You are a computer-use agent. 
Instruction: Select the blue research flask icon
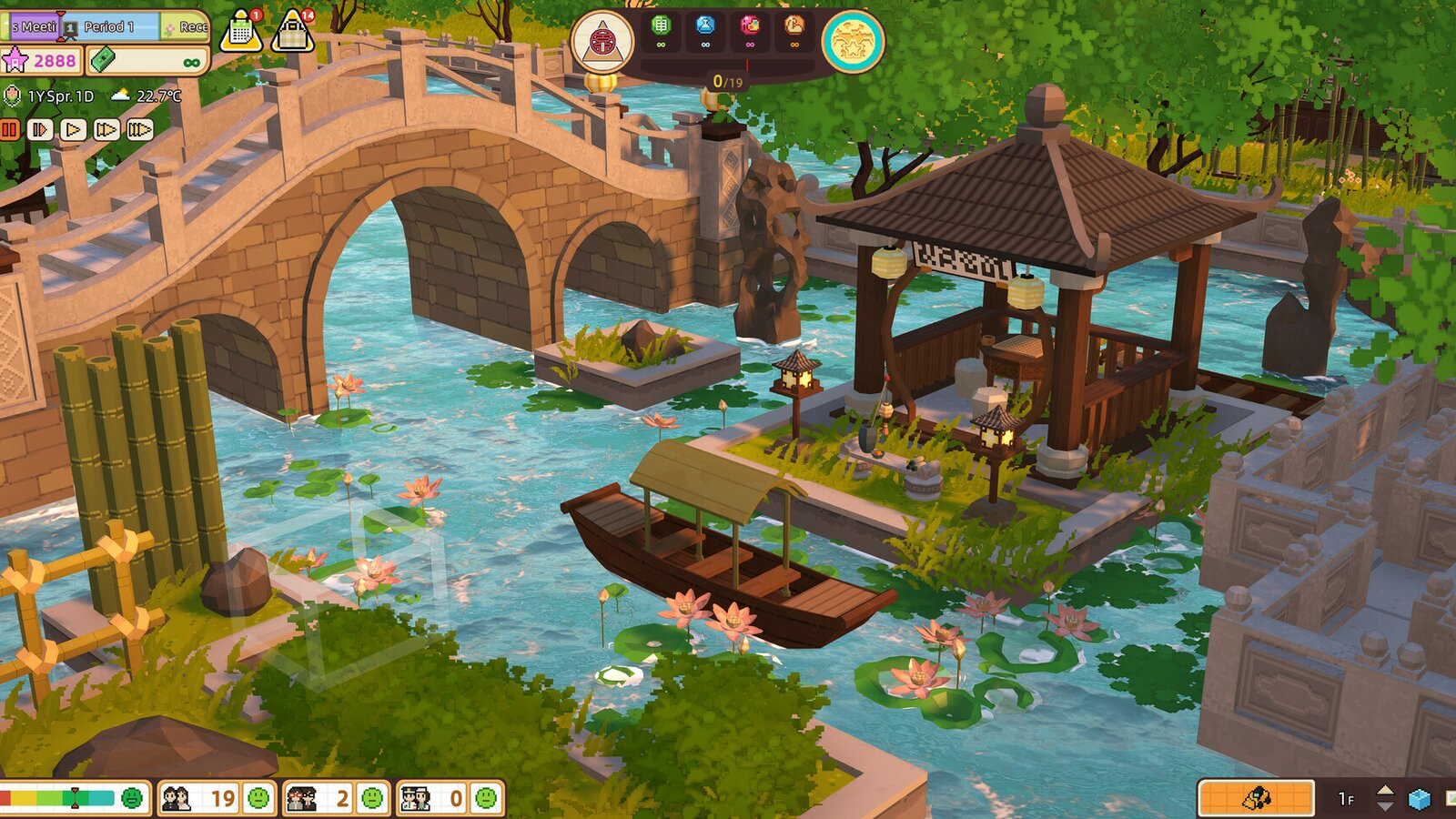point(705,25)
